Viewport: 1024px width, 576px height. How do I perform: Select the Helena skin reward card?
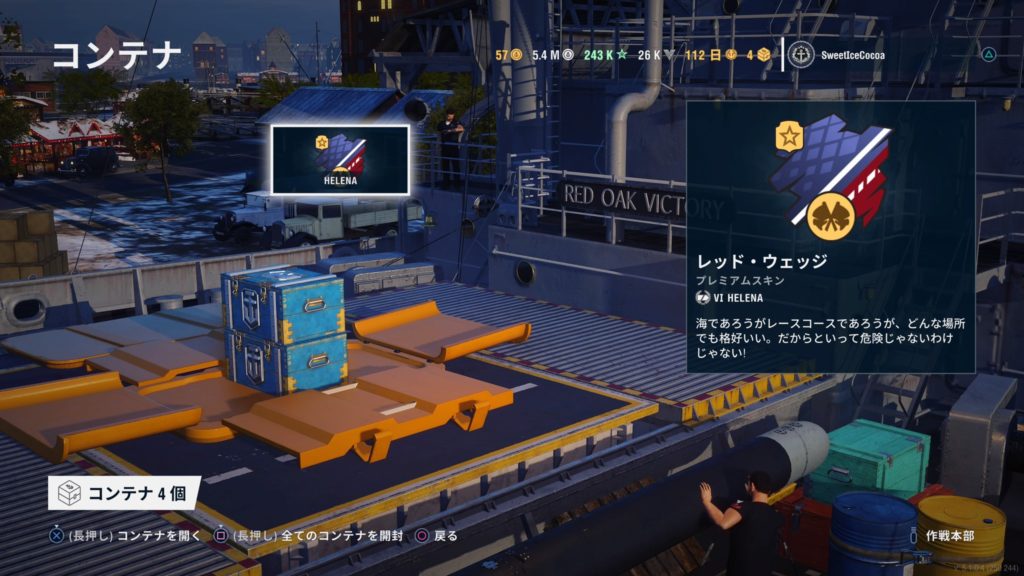pos(340,159)
